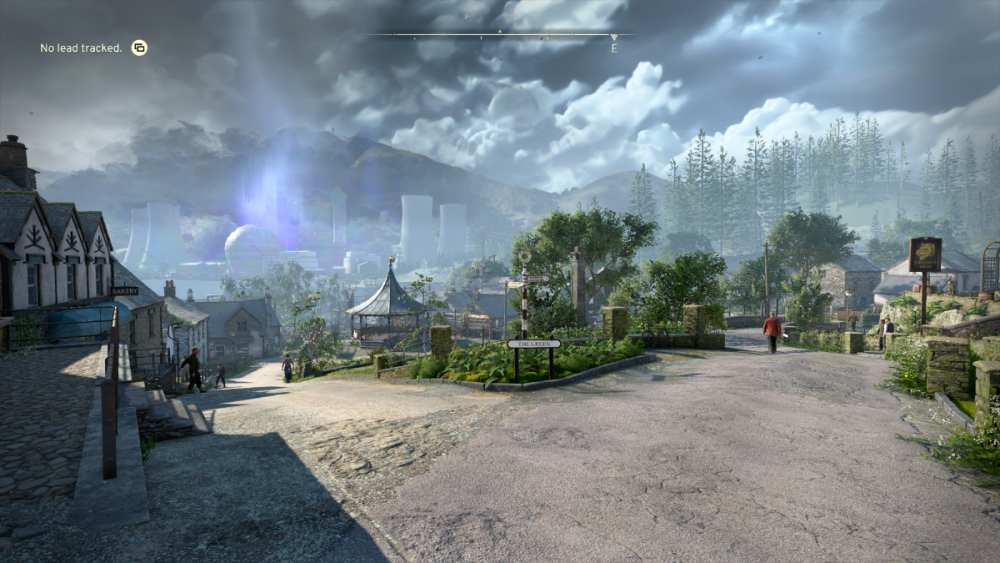Viewport: 1000px width, 563px height.
Task: Click the compass bar's East marker
Action: pos(614,46)
